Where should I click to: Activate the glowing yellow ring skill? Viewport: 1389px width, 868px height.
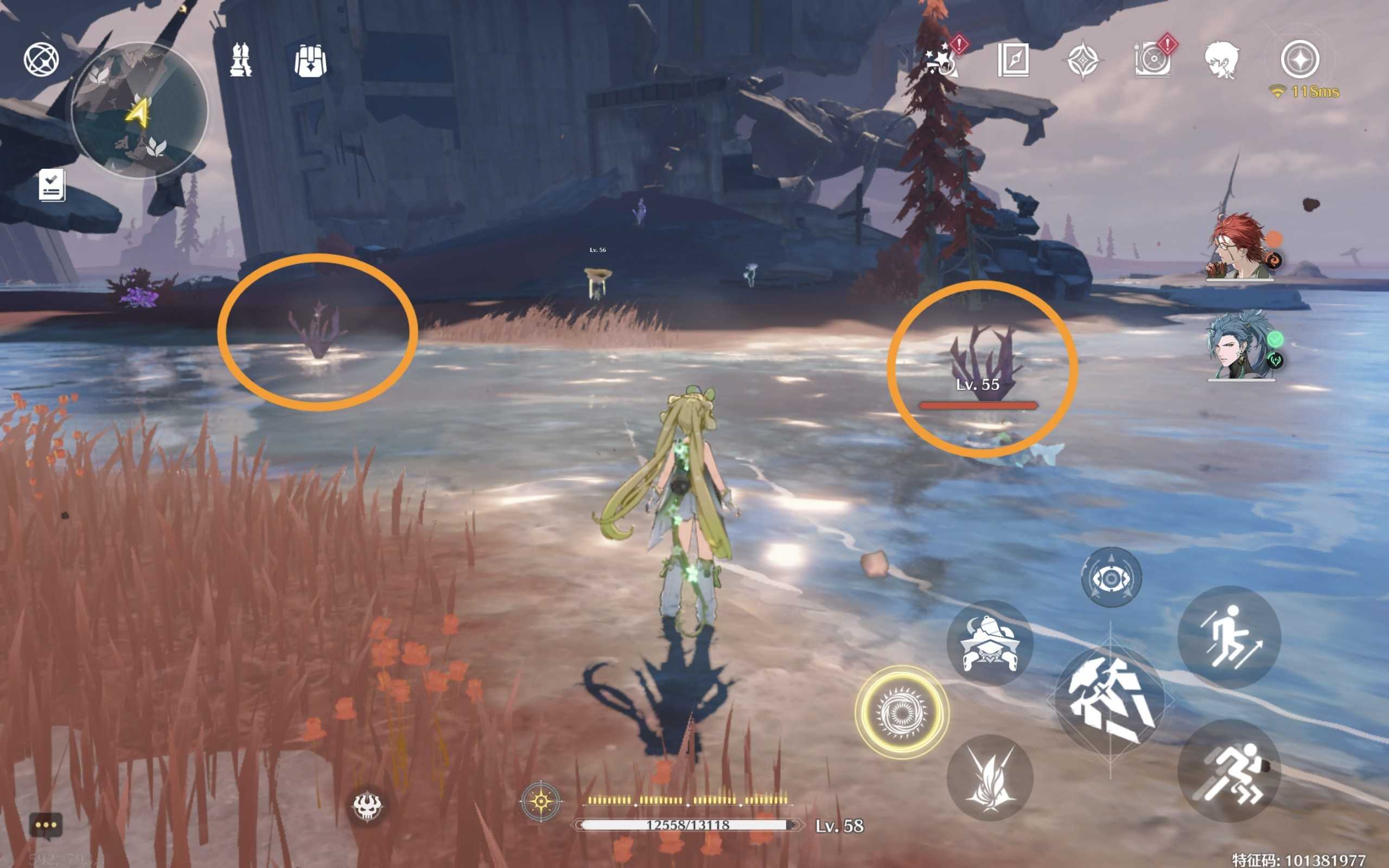(901, 712)
